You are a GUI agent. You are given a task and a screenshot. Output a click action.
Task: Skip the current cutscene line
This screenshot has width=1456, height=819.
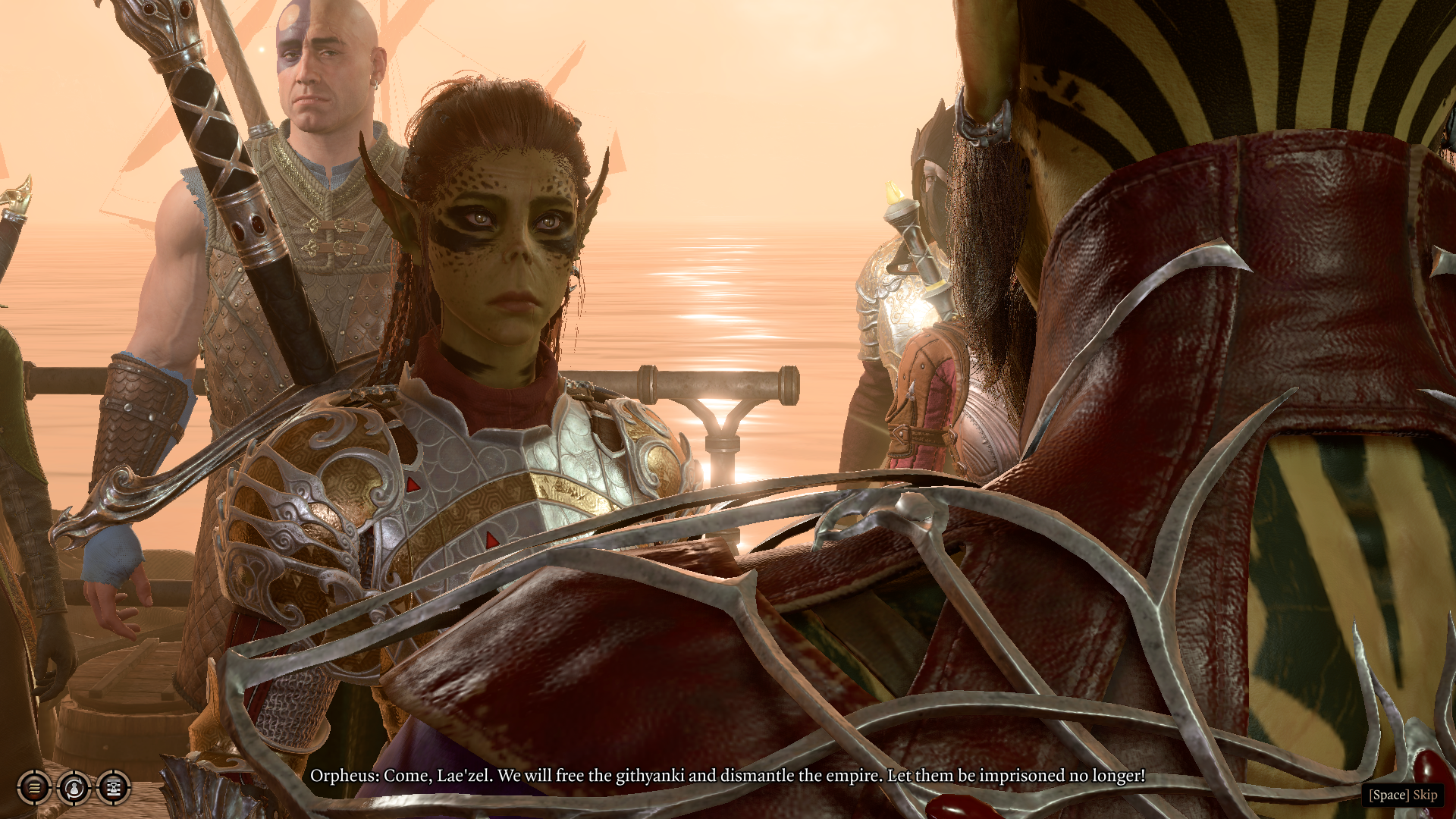(x=1403, y=795)
